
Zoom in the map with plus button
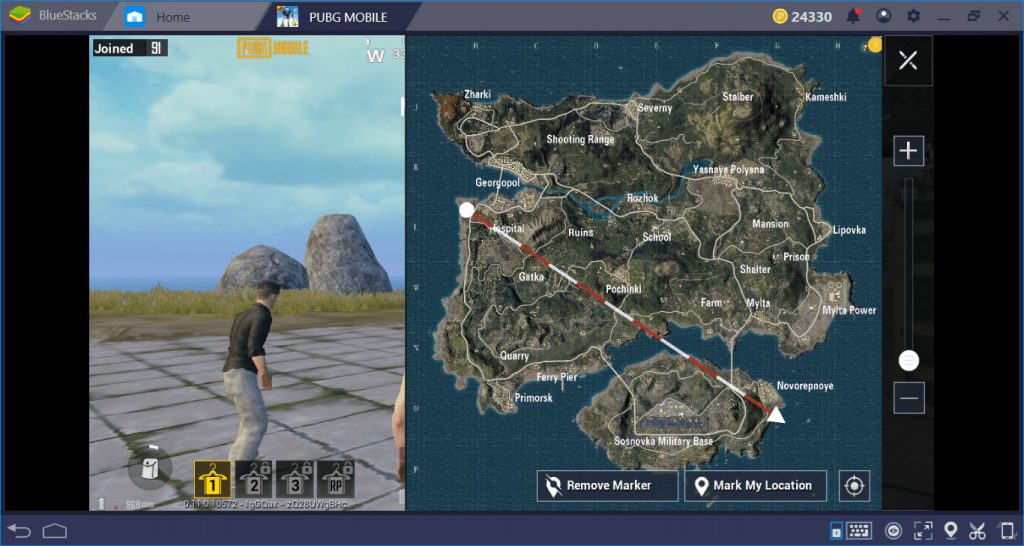click(908, 151)
